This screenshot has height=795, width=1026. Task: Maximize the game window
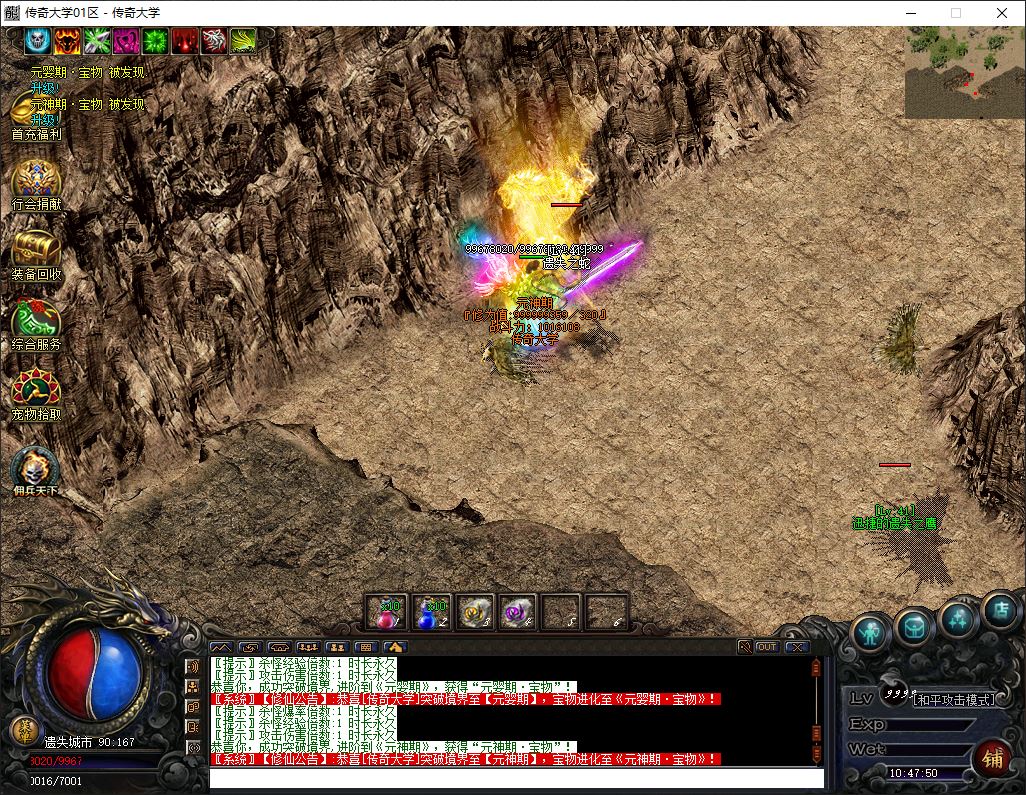[x=955, y=13]
